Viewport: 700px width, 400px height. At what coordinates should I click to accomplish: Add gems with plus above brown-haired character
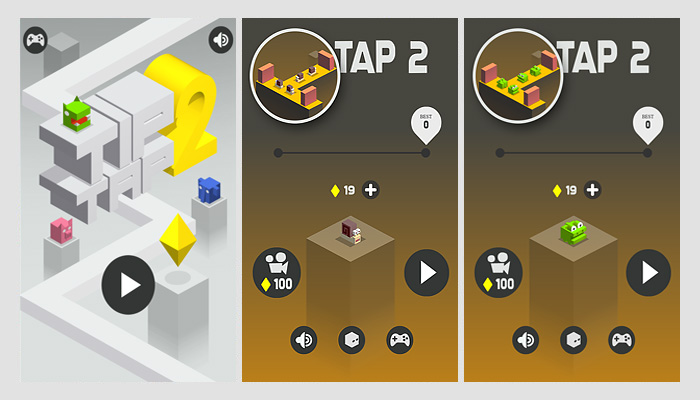370,190
